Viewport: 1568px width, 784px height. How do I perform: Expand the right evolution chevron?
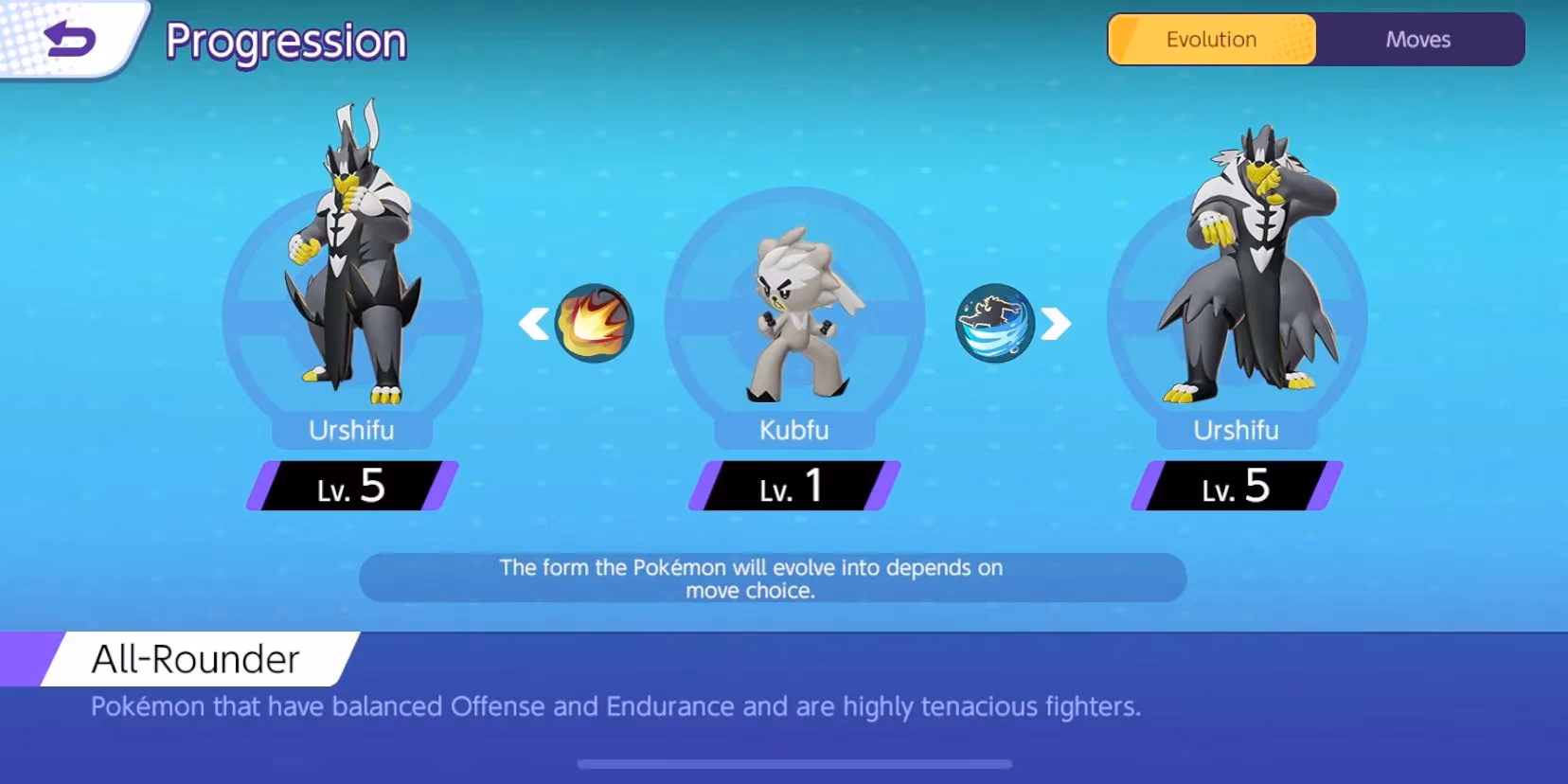pyautogui.click(x=1054, y=322)
